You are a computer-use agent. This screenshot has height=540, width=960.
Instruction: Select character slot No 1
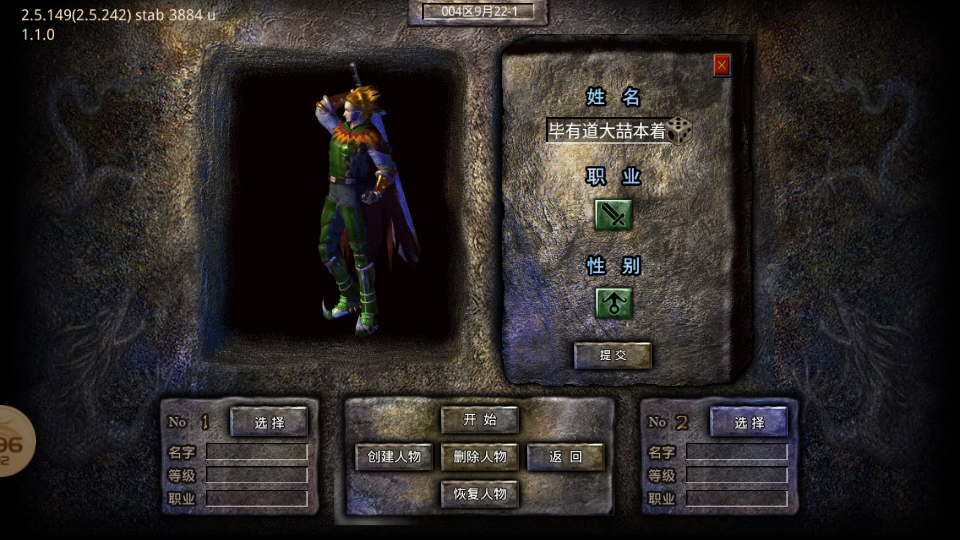coord(269,422)
